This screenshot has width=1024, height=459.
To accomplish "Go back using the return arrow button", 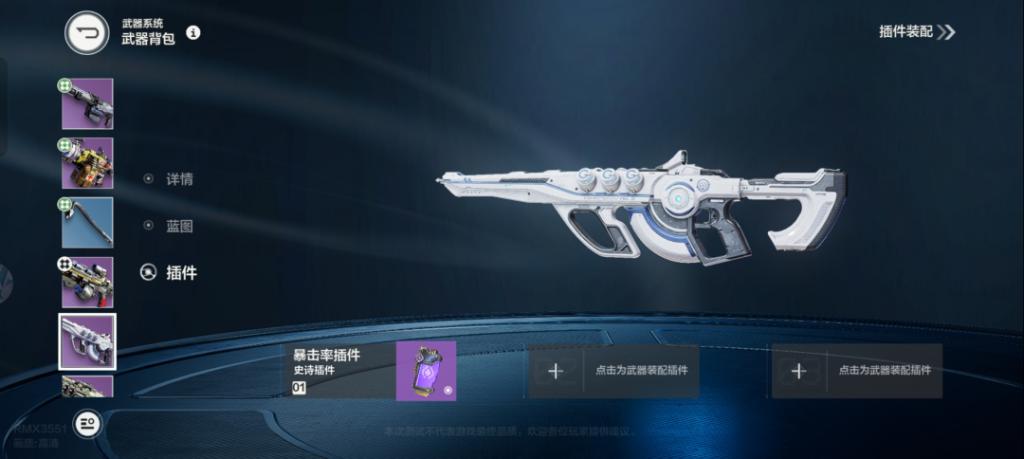I will (87, 33).
